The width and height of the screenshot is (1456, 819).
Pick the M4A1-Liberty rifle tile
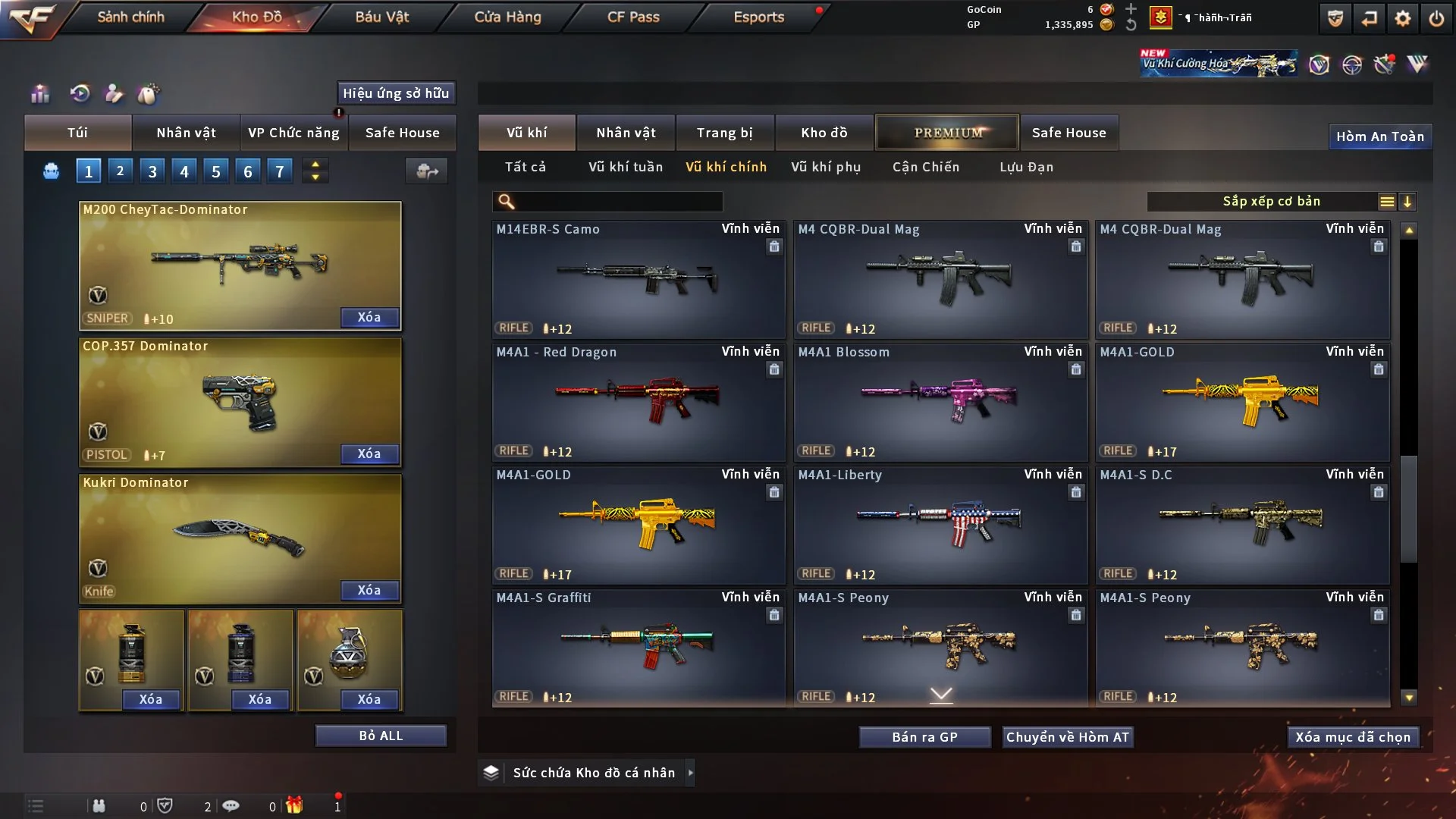[940, 525]
